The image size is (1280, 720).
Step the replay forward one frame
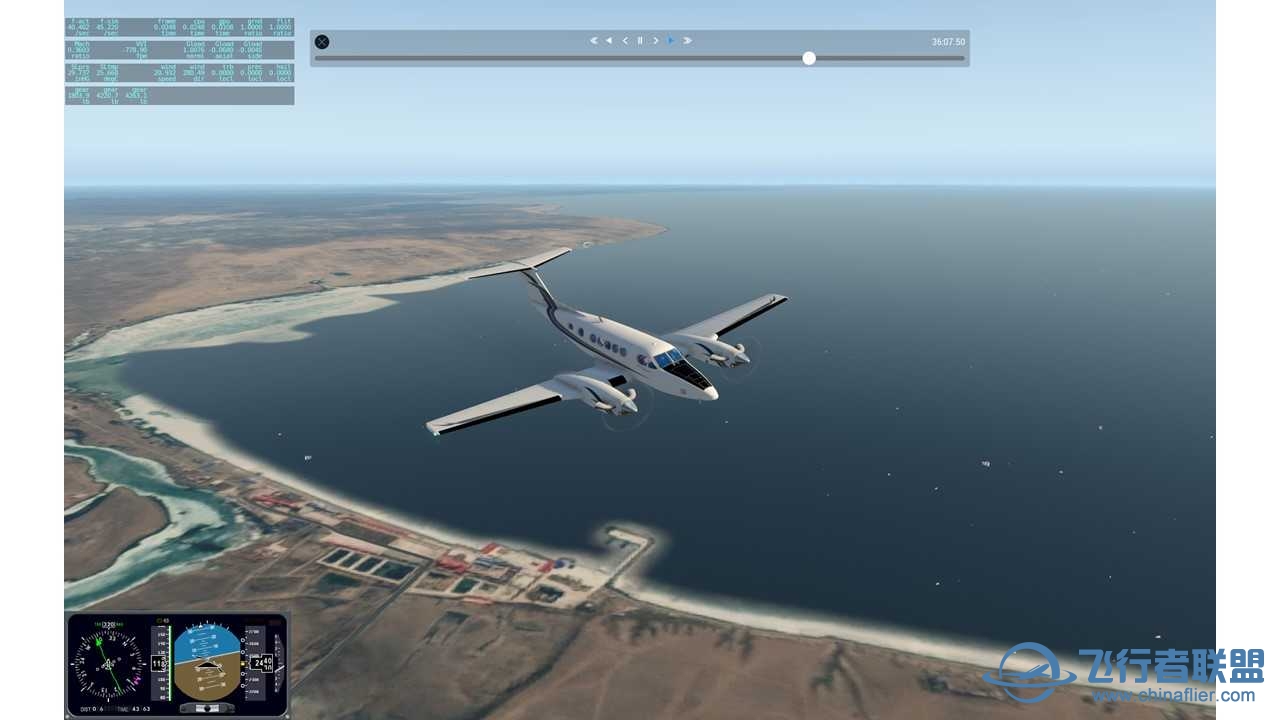[x=655, y=41]
